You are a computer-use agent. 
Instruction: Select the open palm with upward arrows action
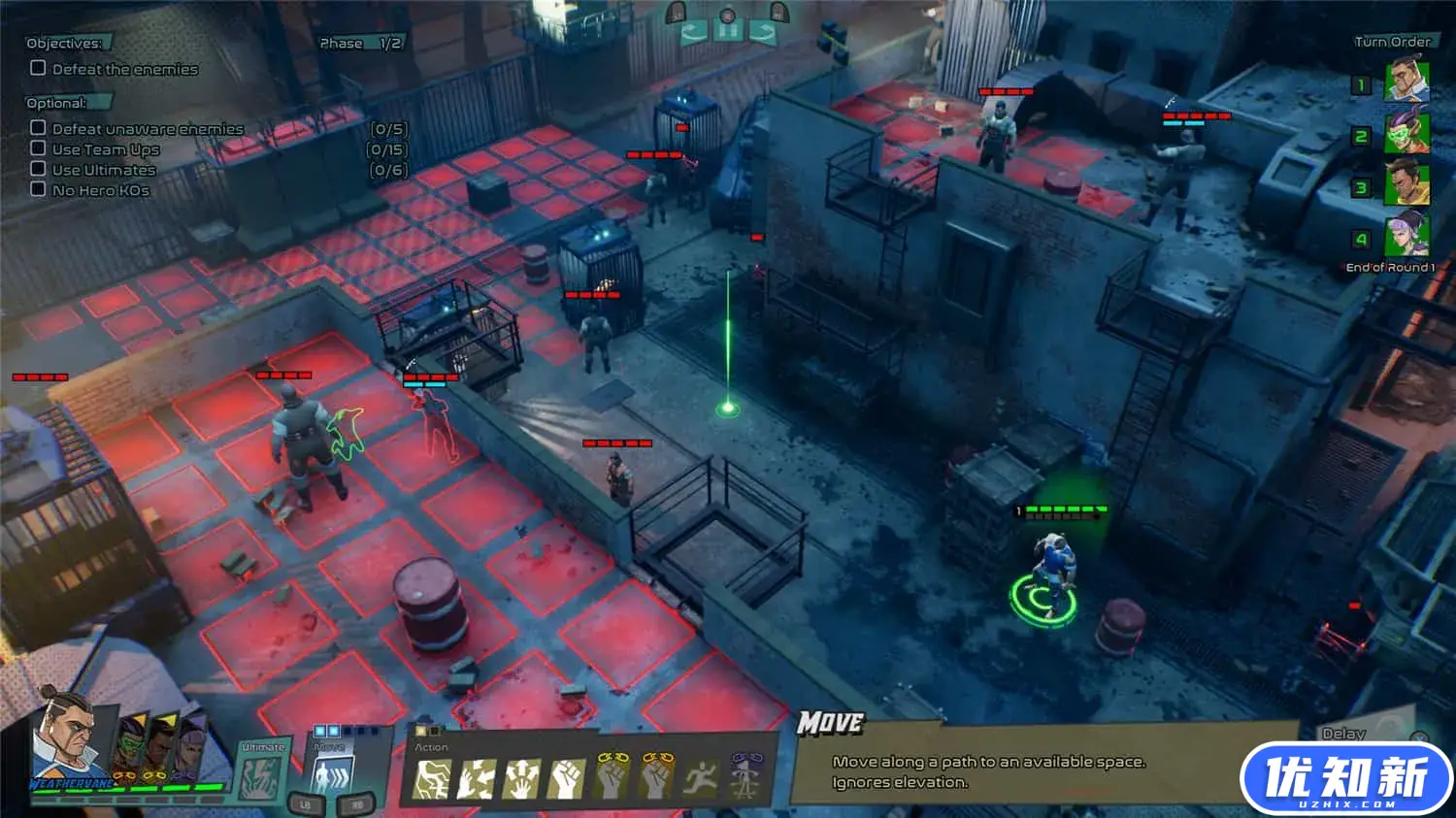pyautogui.click(x=521, y=778)
